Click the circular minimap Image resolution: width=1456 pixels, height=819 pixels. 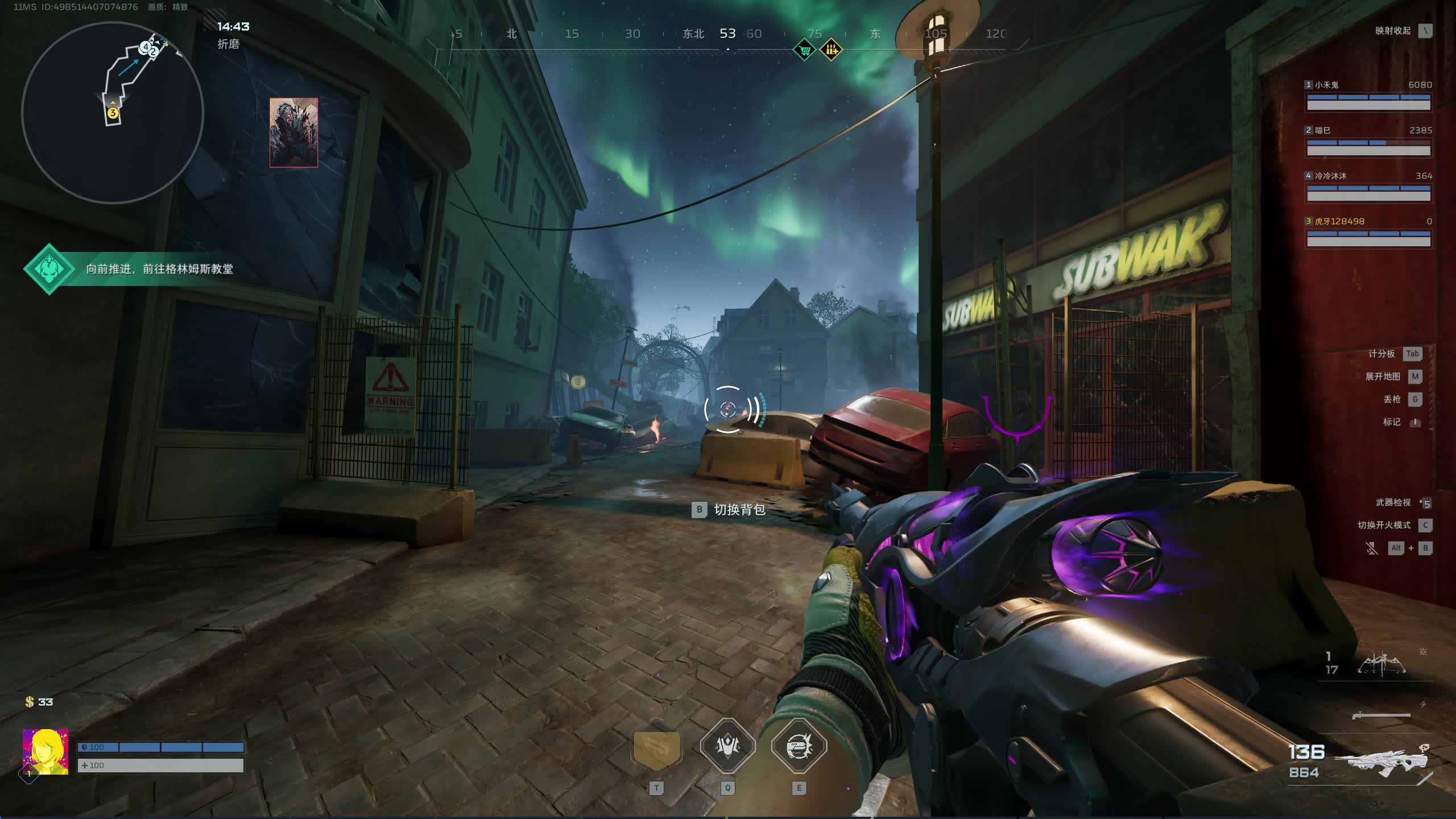113,113
